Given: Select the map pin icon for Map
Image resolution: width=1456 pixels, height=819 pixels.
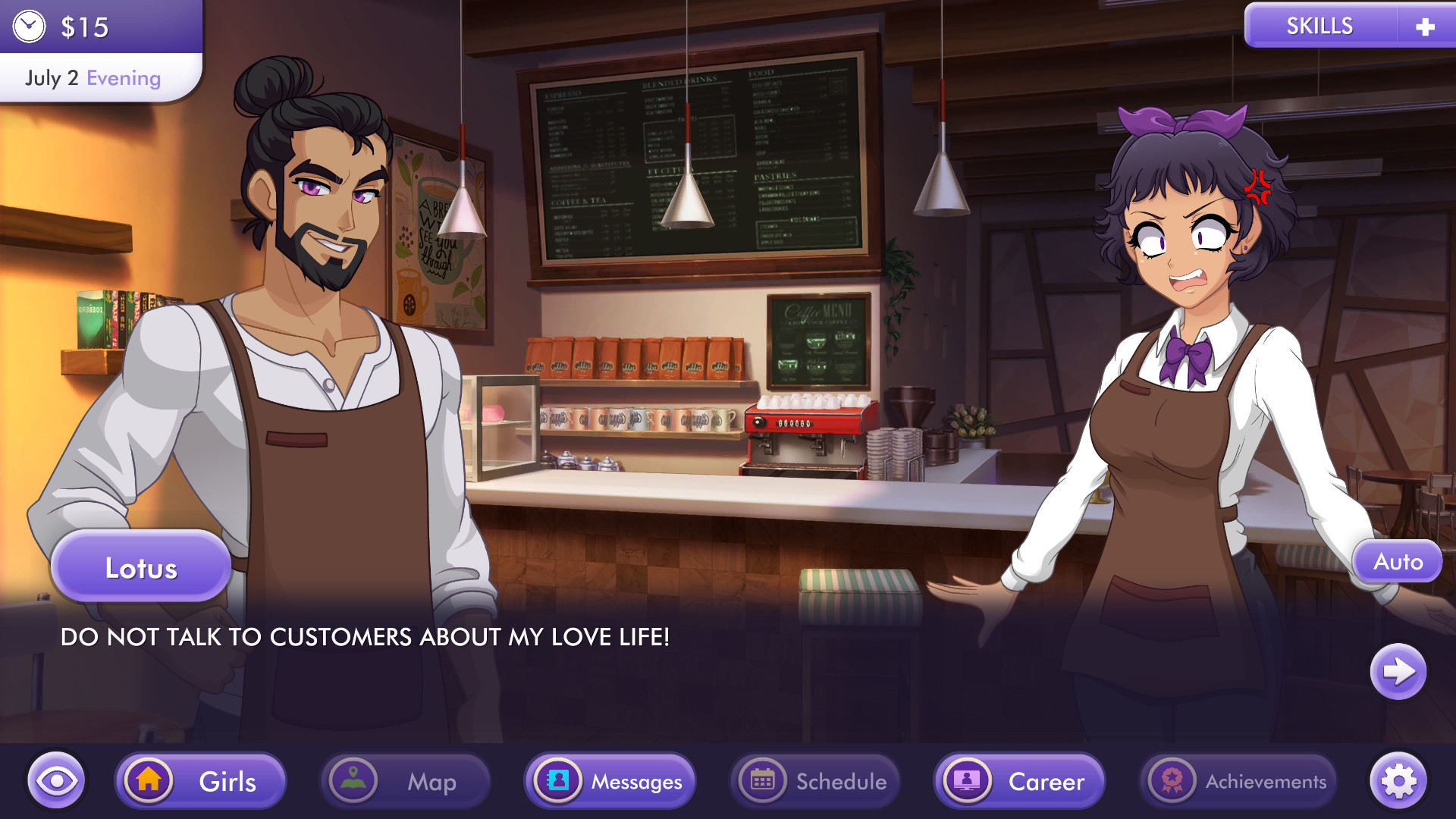Looking at the screenshot, I should point(355,780).
